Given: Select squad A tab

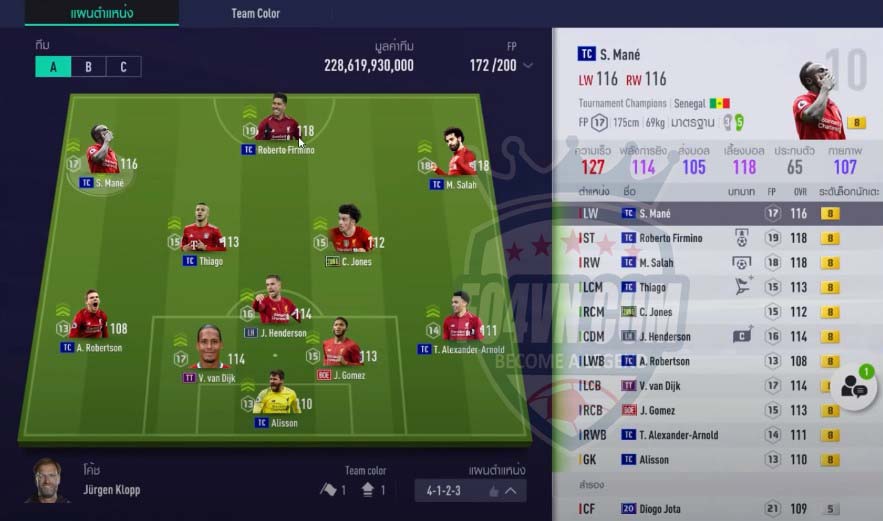Looking at the screenshot, I should click(x=53, y=67).
